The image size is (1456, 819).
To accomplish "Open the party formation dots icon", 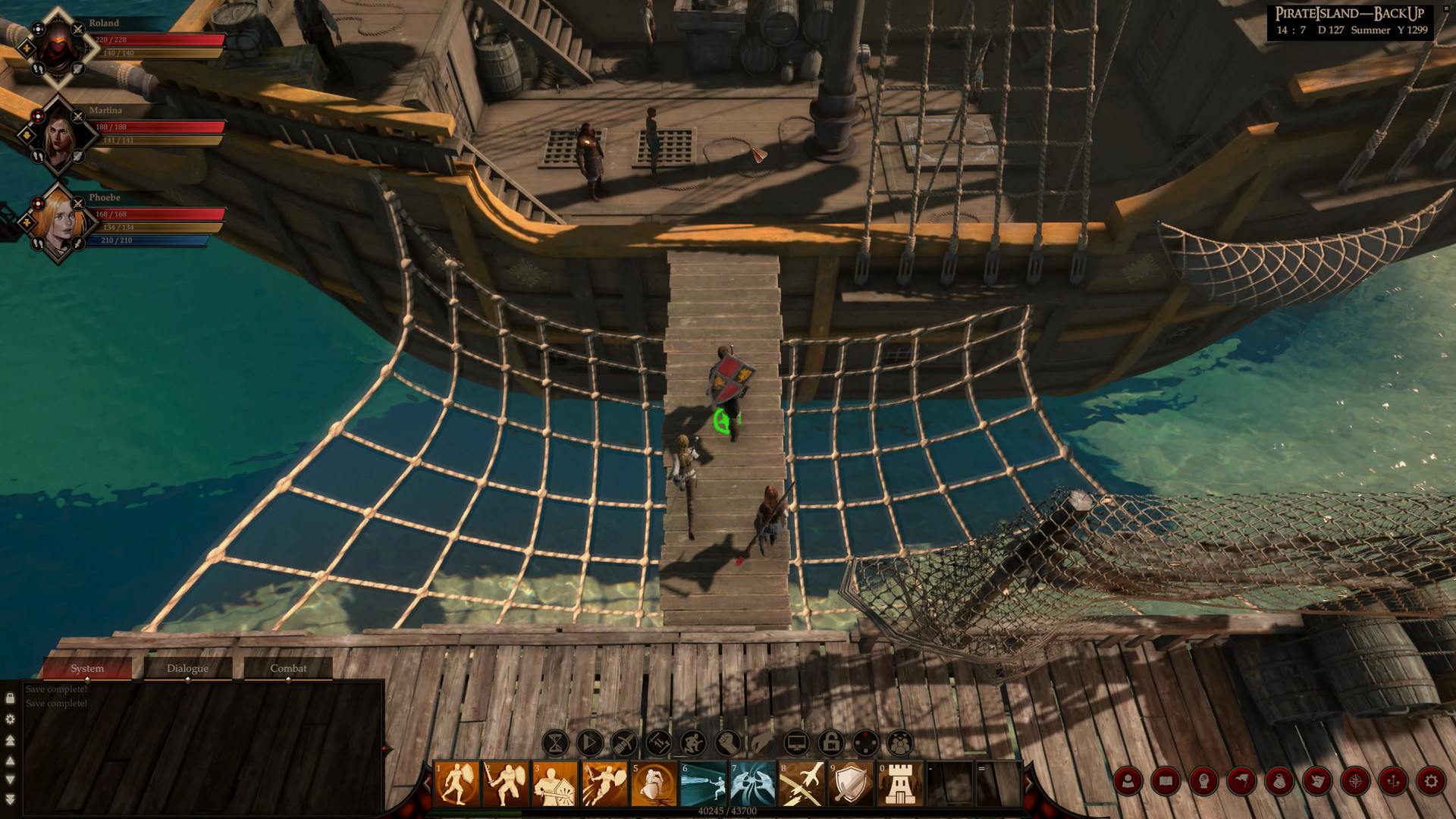I will pos(1392,780).
